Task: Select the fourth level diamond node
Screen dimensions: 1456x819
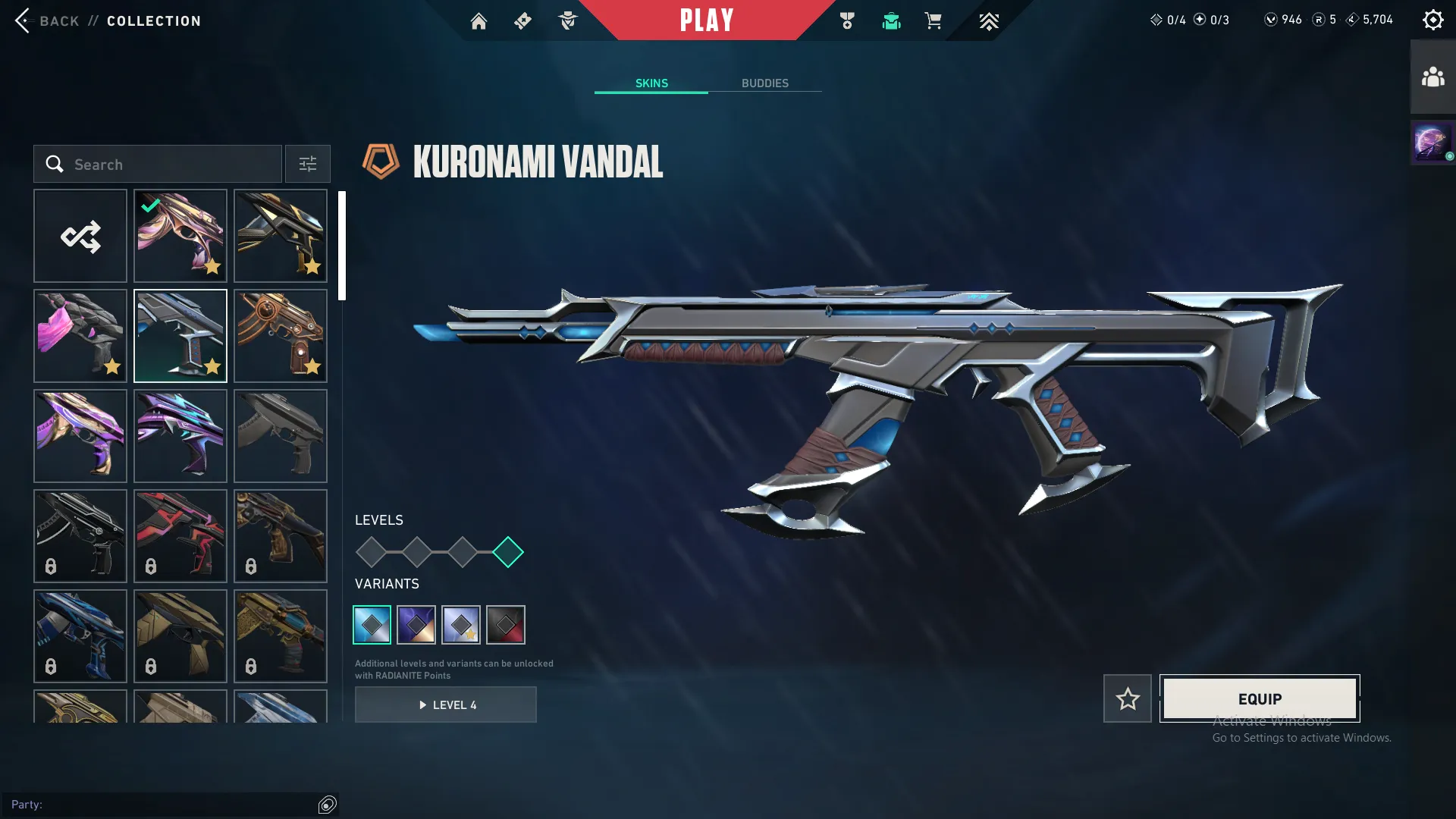Action: point(508,553)
